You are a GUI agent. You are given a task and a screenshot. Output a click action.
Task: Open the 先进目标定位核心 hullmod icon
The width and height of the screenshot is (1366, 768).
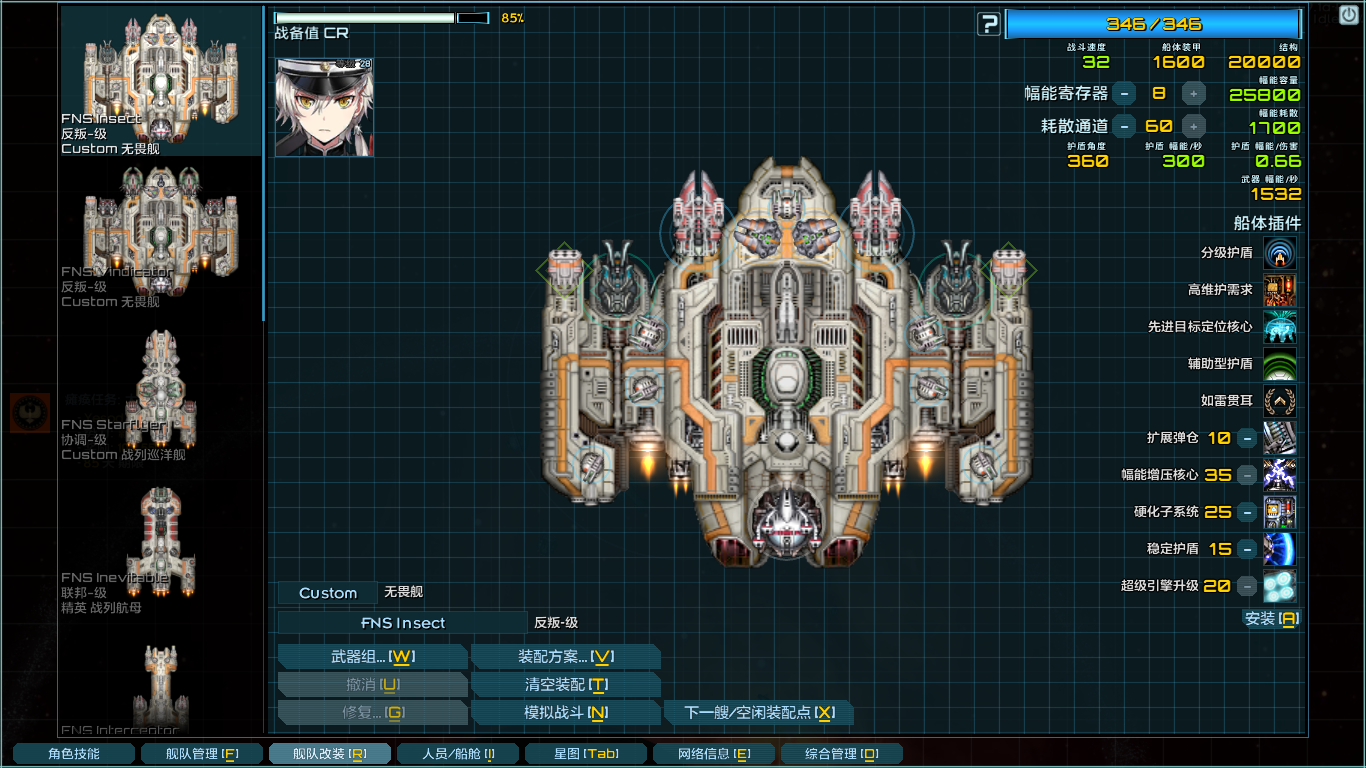click(x=1280, y=327)
